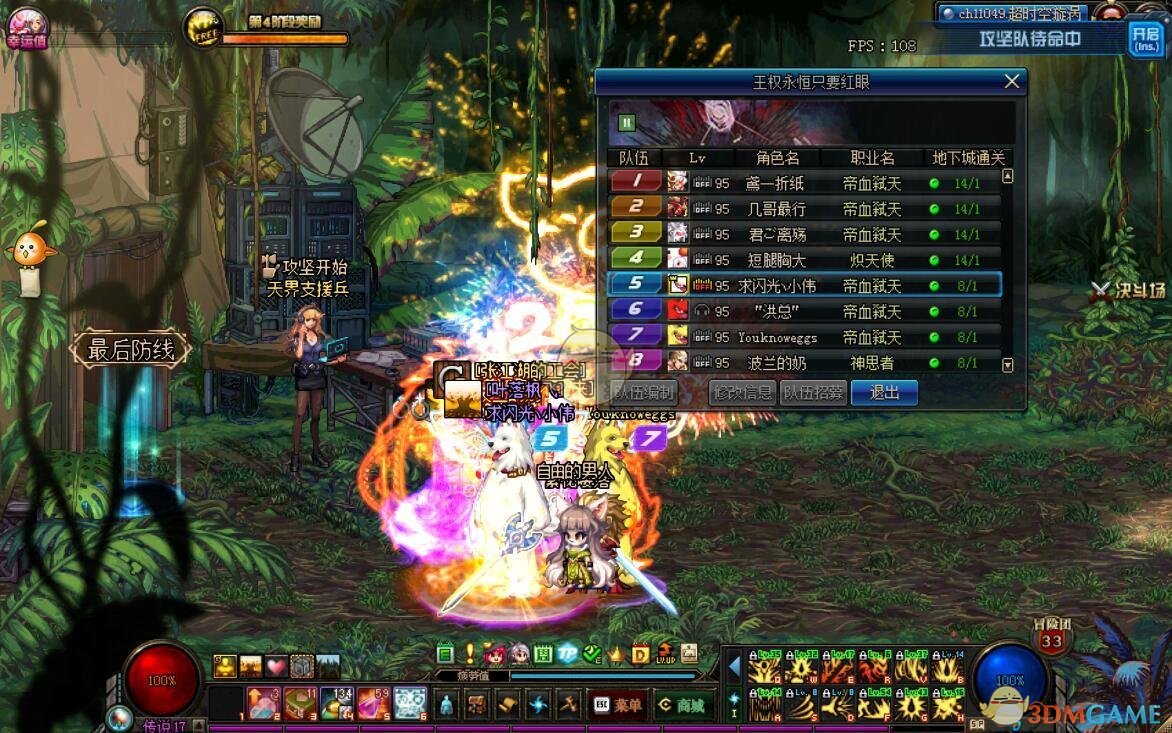Viewport: 1172px width, 733px height.
Task: Choose the team 6 row "洪总"
Action: pyautogui.click(x=804, y=311)
